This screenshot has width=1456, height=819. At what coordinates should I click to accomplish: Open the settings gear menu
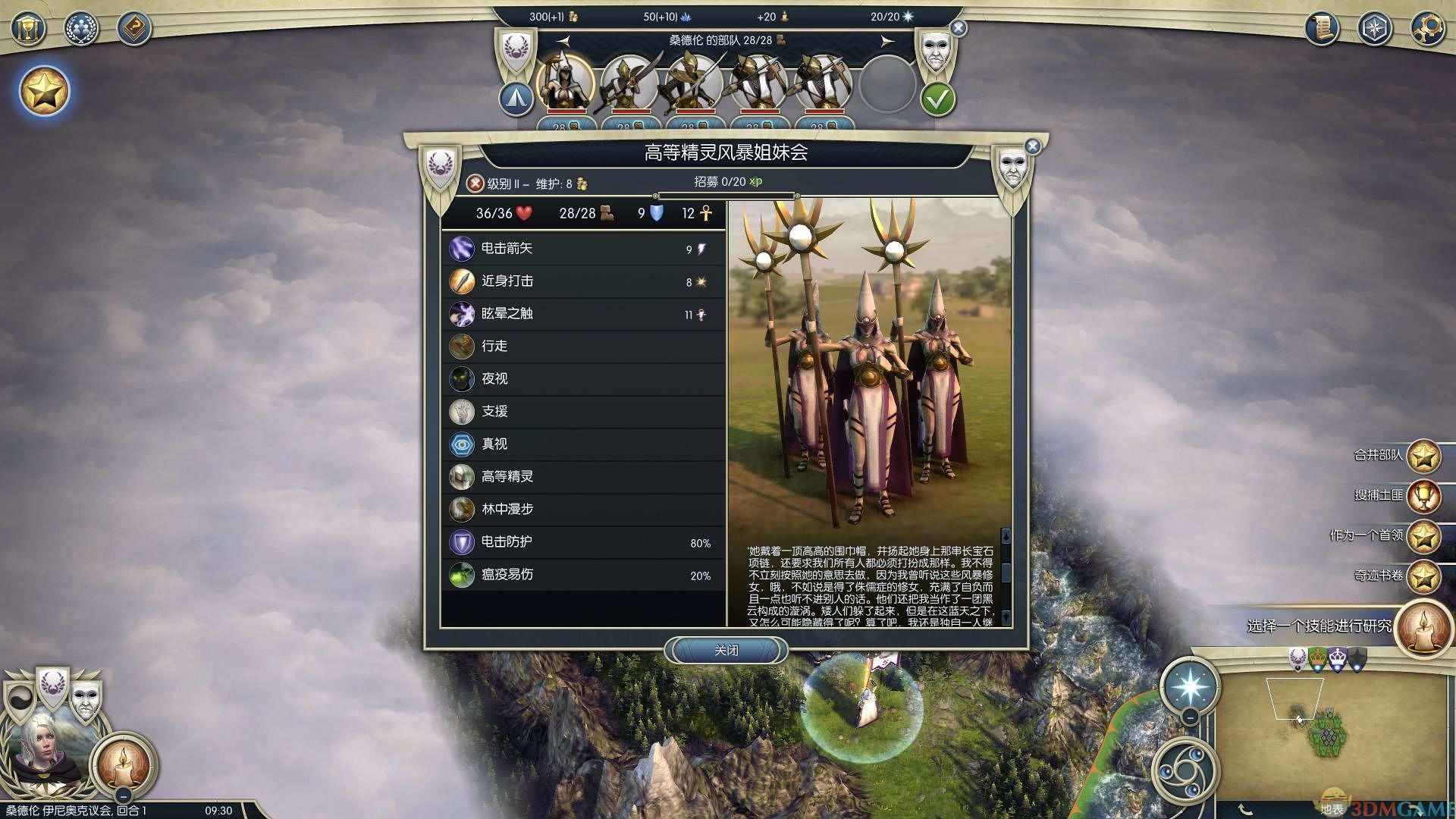click(1426, 30)
